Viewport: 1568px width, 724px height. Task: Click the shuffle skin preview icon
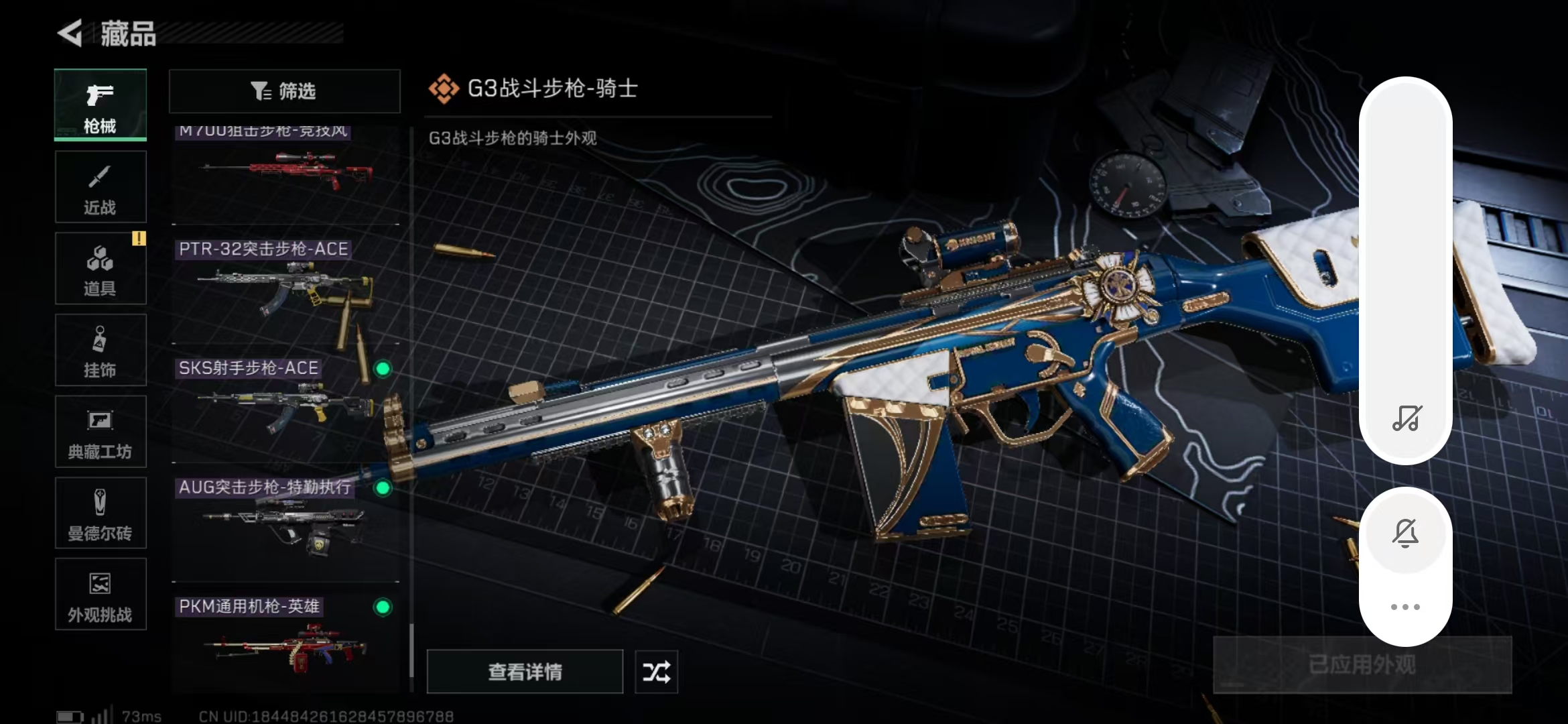656,671
